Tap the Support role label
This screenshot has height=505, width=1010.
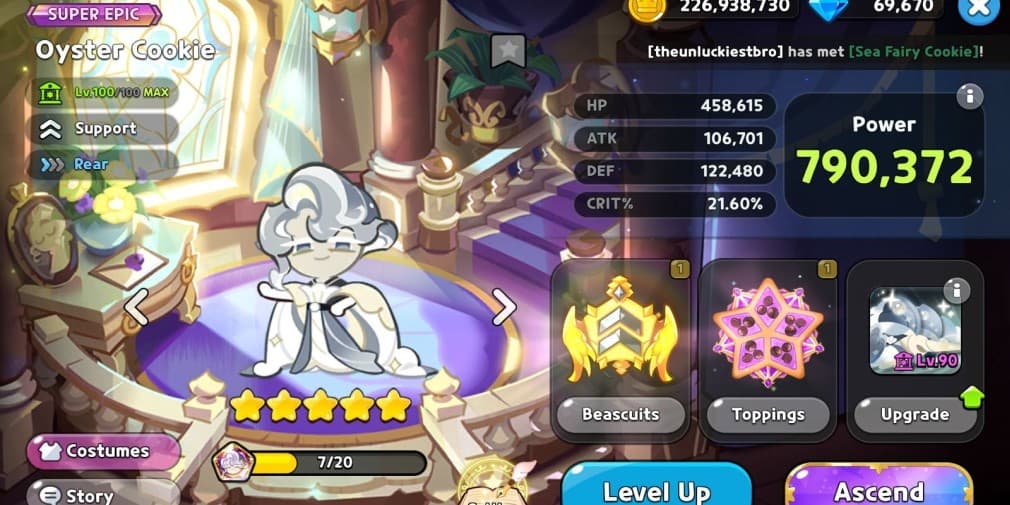pyautogui.click(x=104, y=128)
